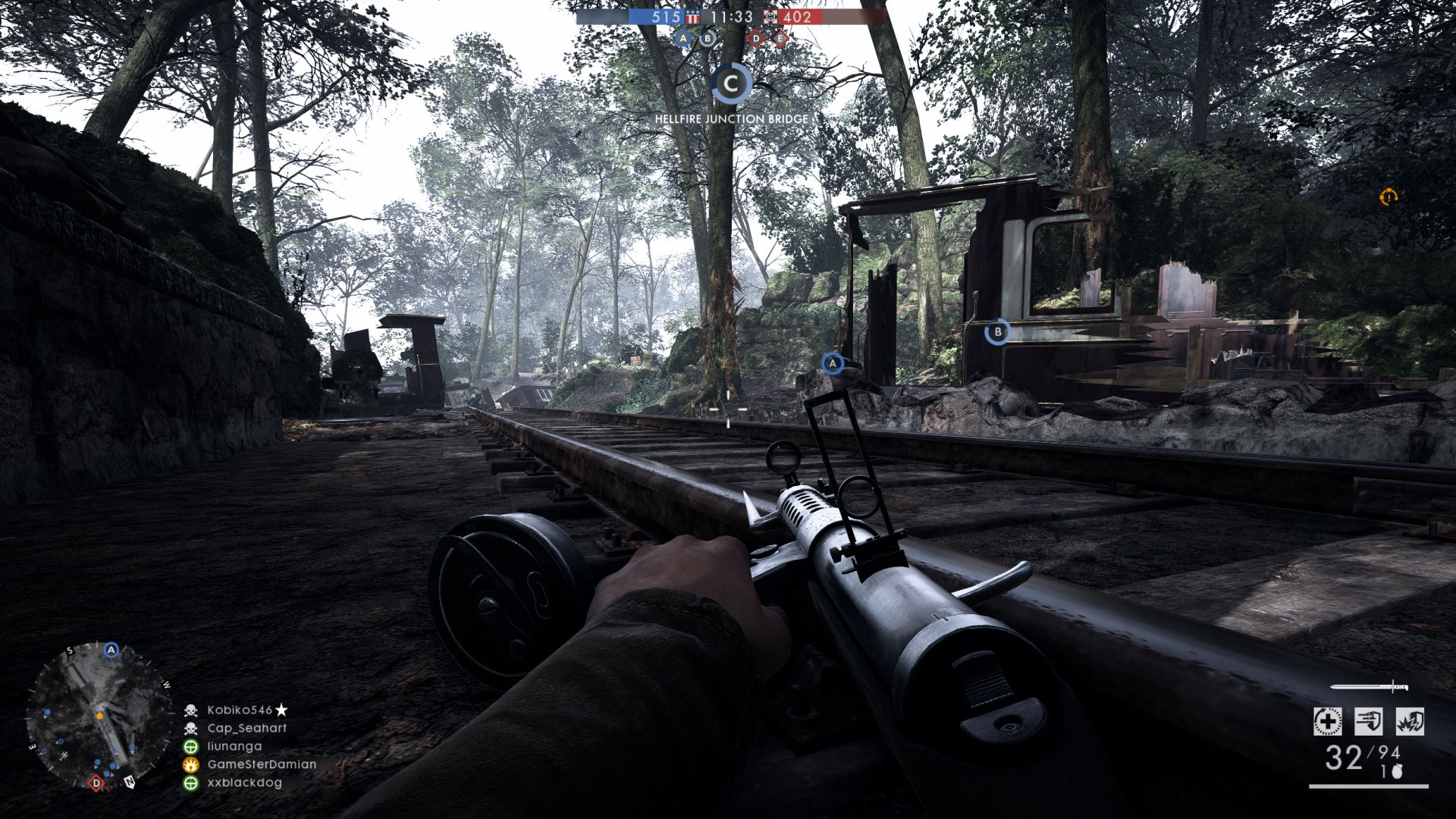Select xxblackdog in the squad list

244,783
